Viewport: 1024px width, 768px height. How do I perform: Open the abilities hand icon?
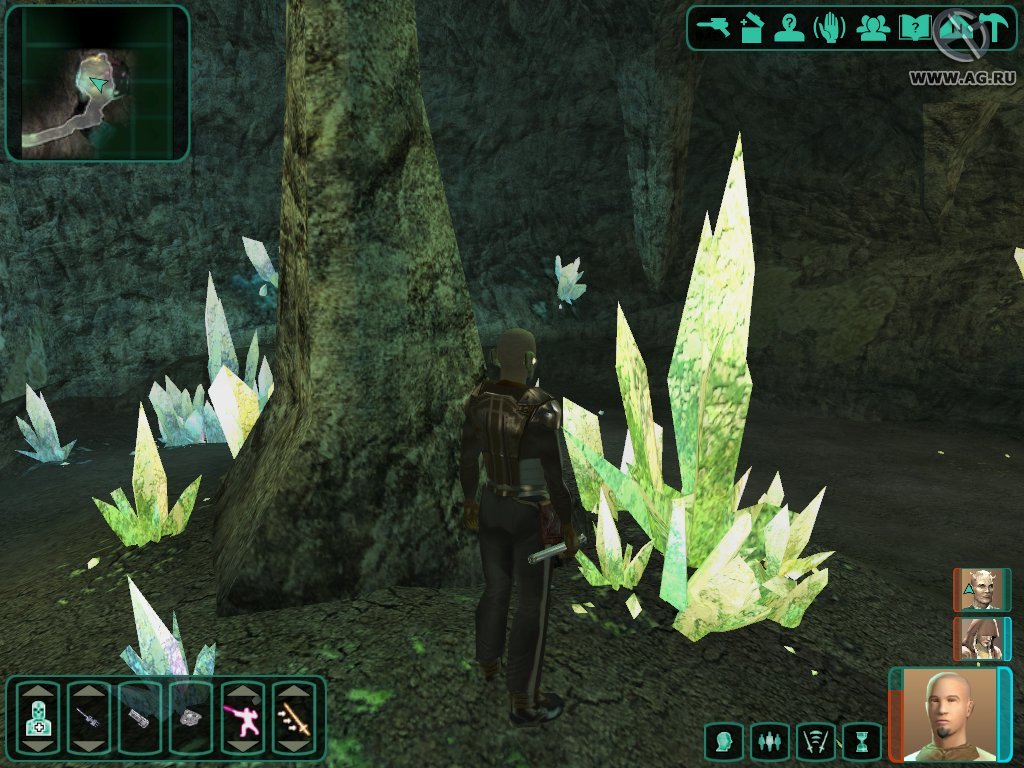coord(831,27)
